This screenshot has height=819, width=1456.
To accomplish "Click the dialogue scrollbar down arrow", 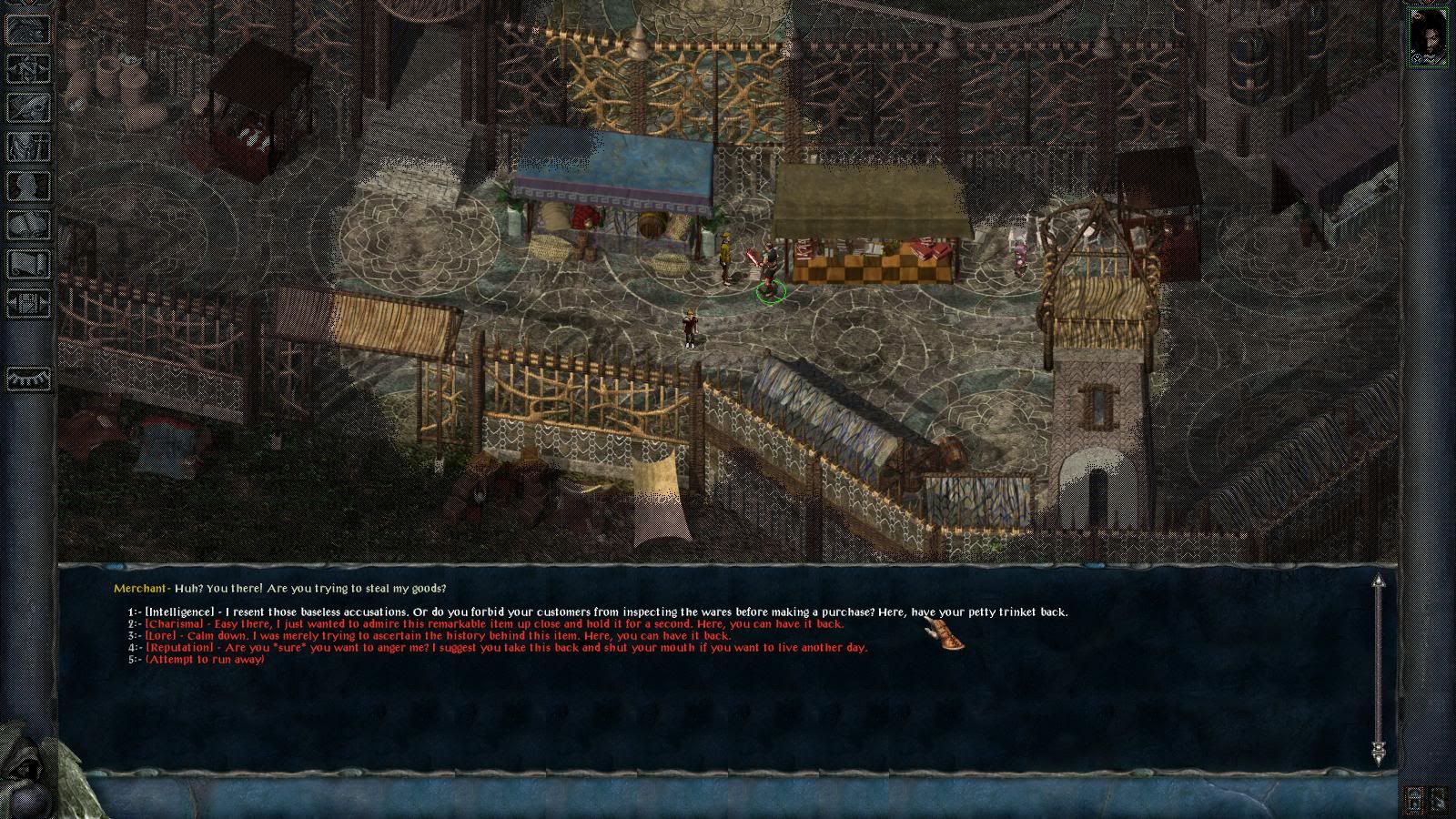I will (1379, 752).
